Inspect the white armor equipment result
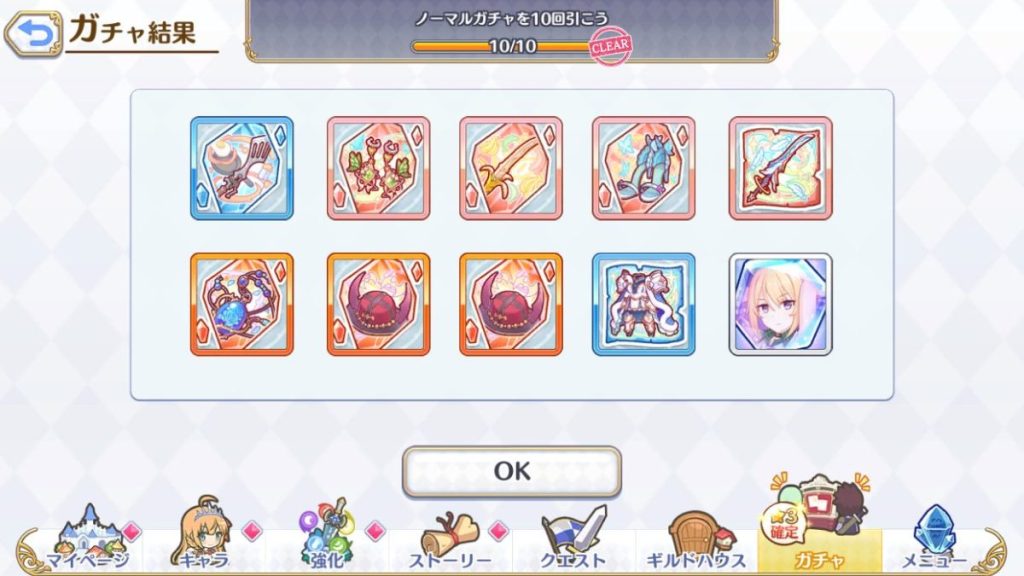The width and height of the screenshot is (1024, 576). point(643,304)
